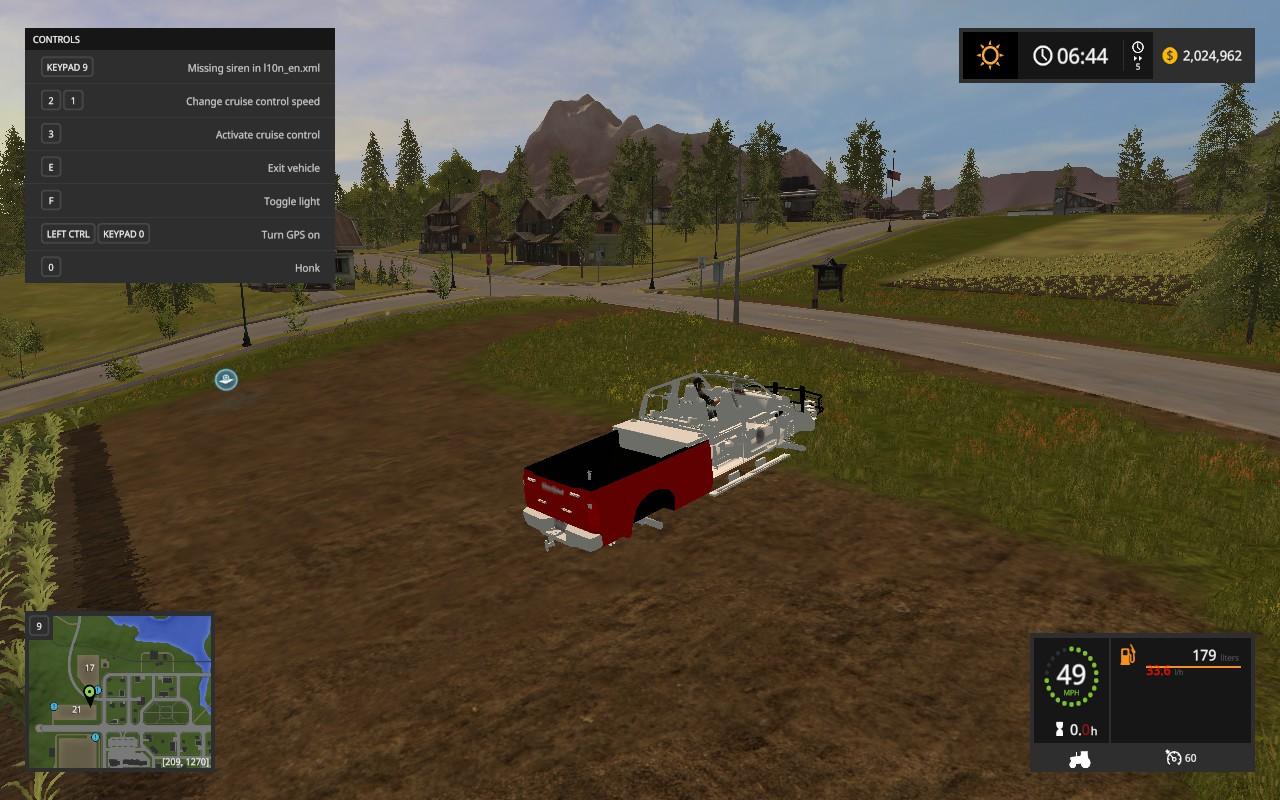This screenshot has width=1280, height=800.
Task: Click the orange fuel pump icon
Action: point(1128,656)
